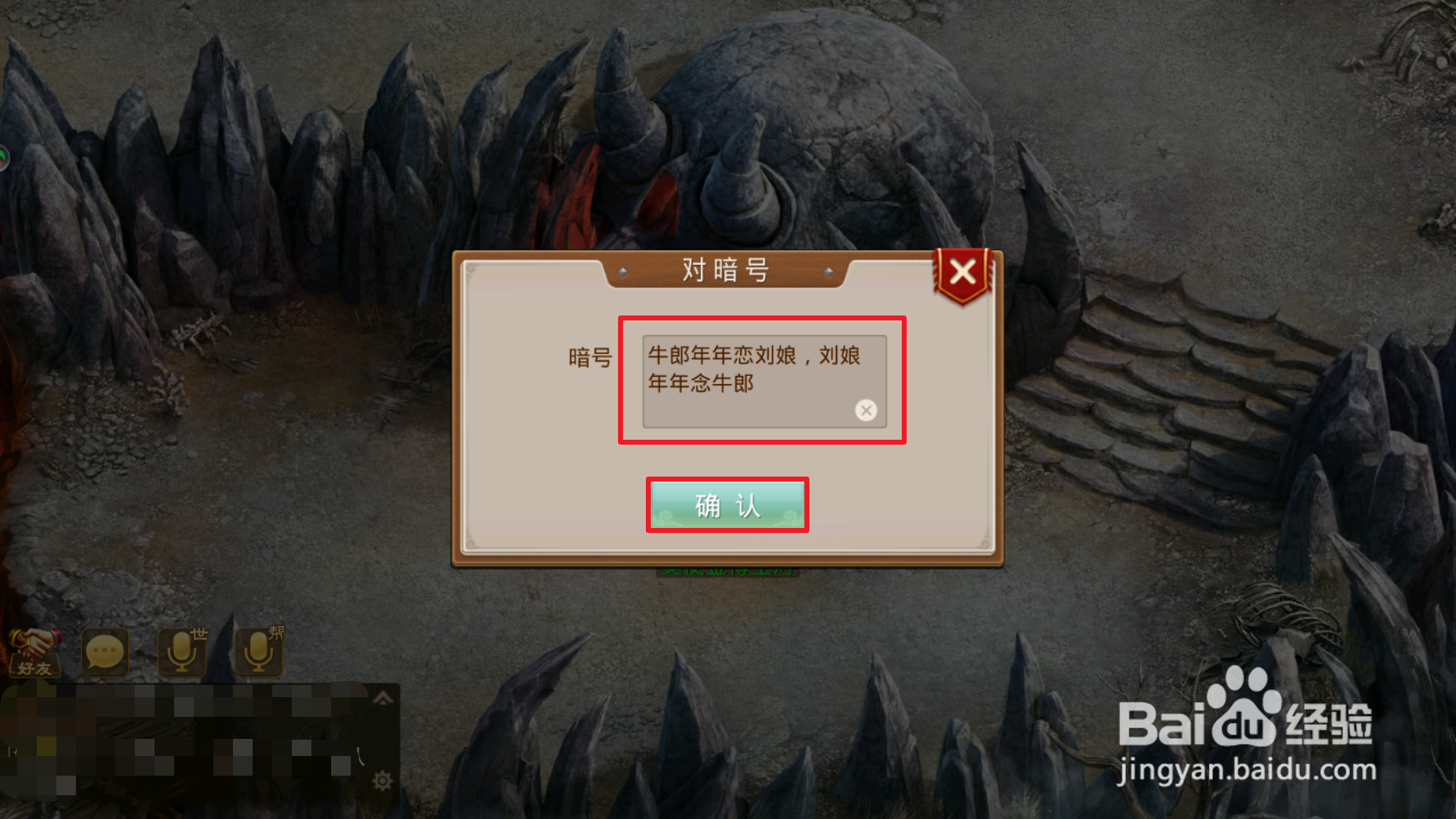The height and width of the screenshot is (819, 1456).
Task: Open chat settings with the gear icon
Action: pos(381,781)
